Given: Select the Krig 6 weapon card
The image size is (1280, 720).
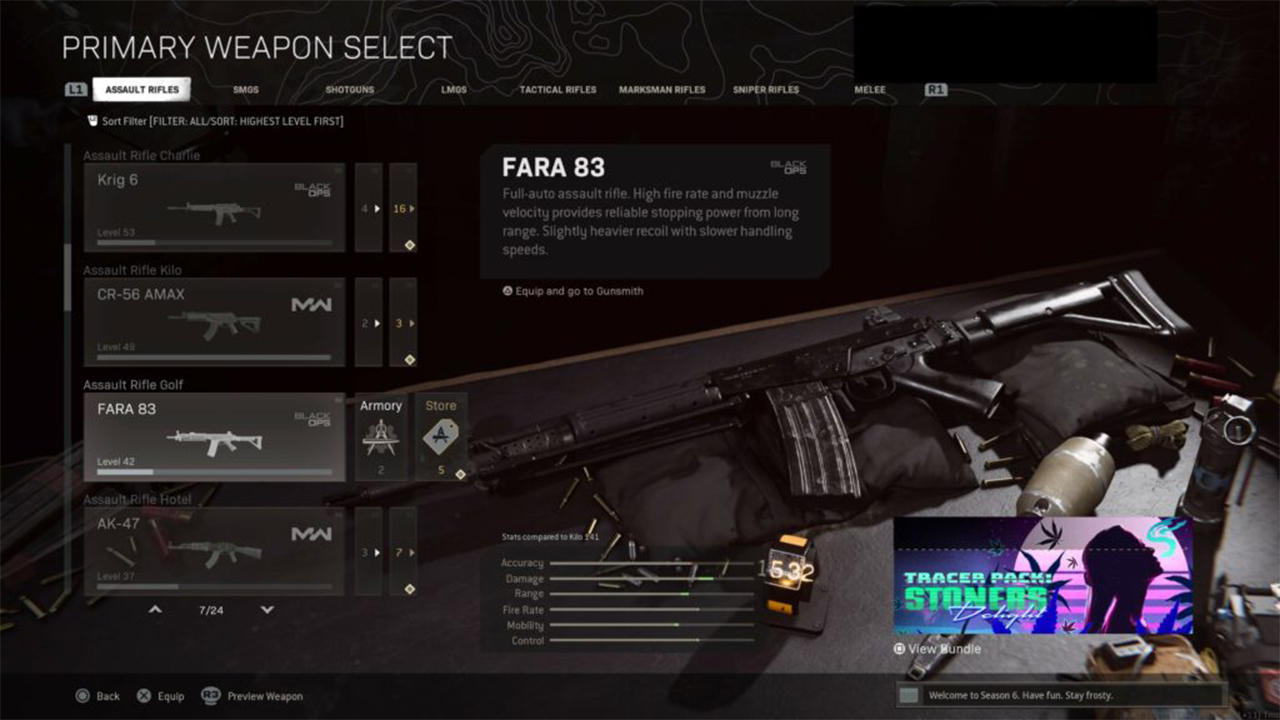Looking at the screenshot, I should click(214, 208).
